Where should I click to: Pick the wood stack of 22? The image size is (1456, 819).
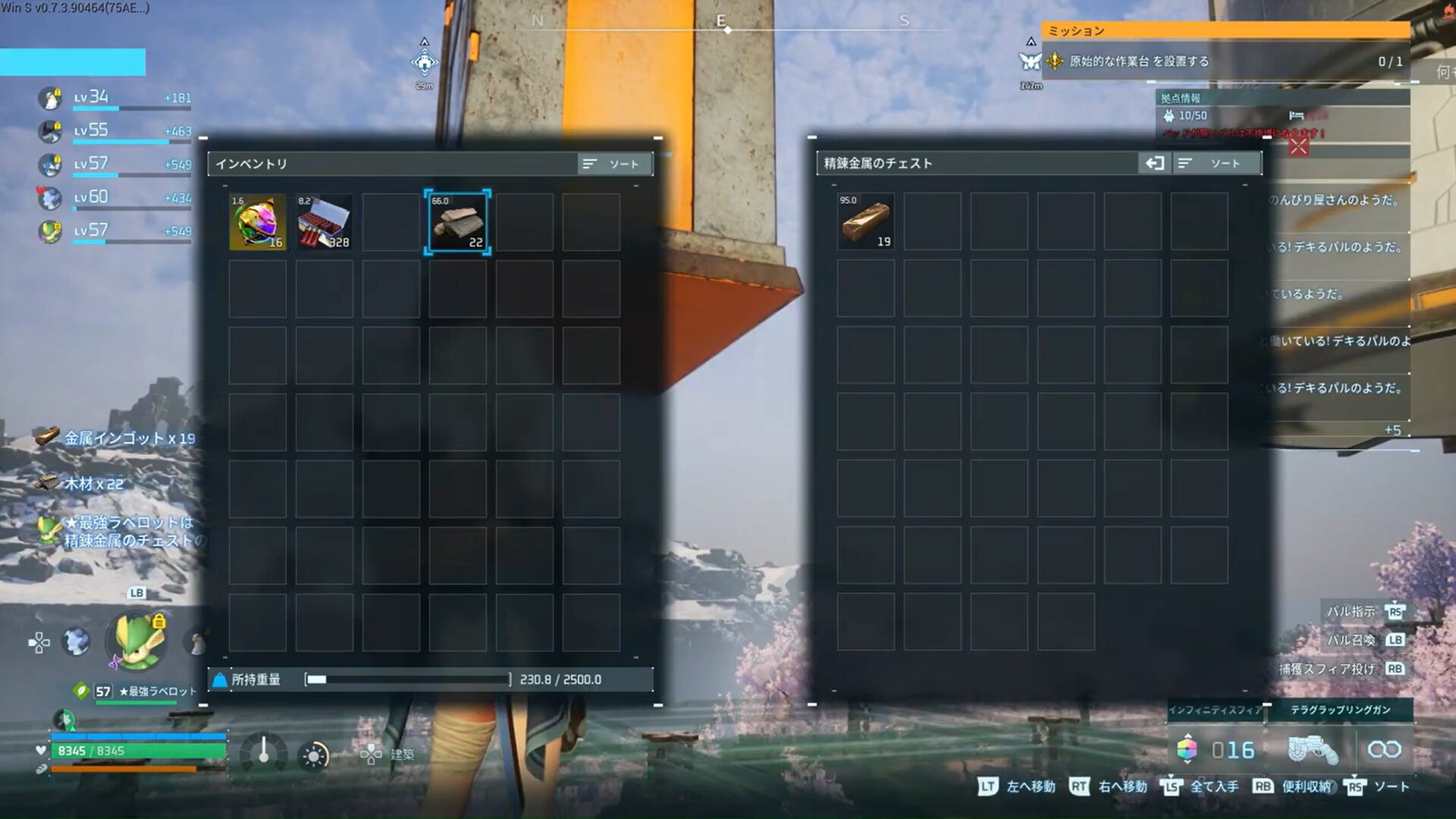(457, 222)
